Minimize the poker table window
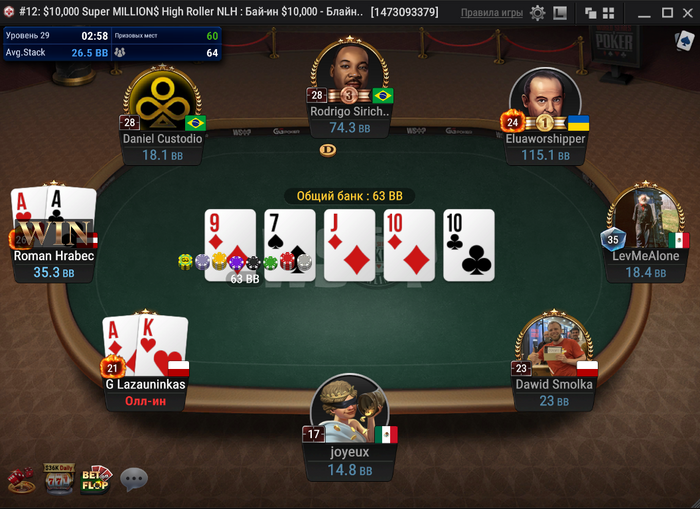Image resolution: width=700 pixels, height=509 pixels. 646,13
